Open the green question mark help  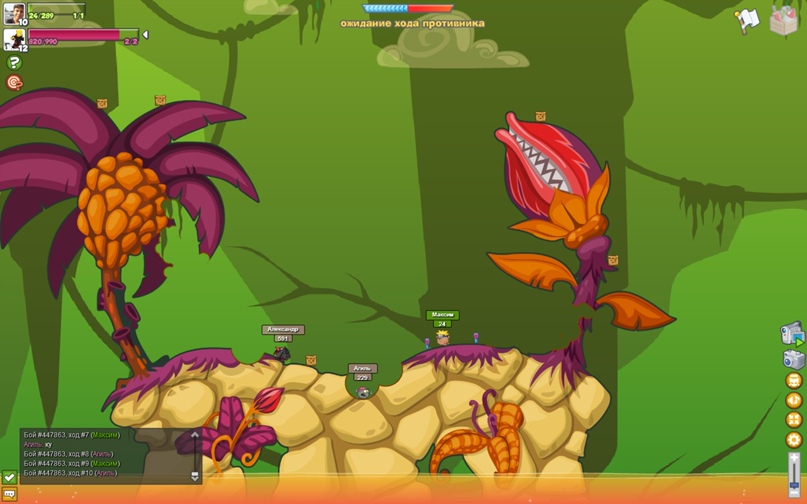(14, 62)
